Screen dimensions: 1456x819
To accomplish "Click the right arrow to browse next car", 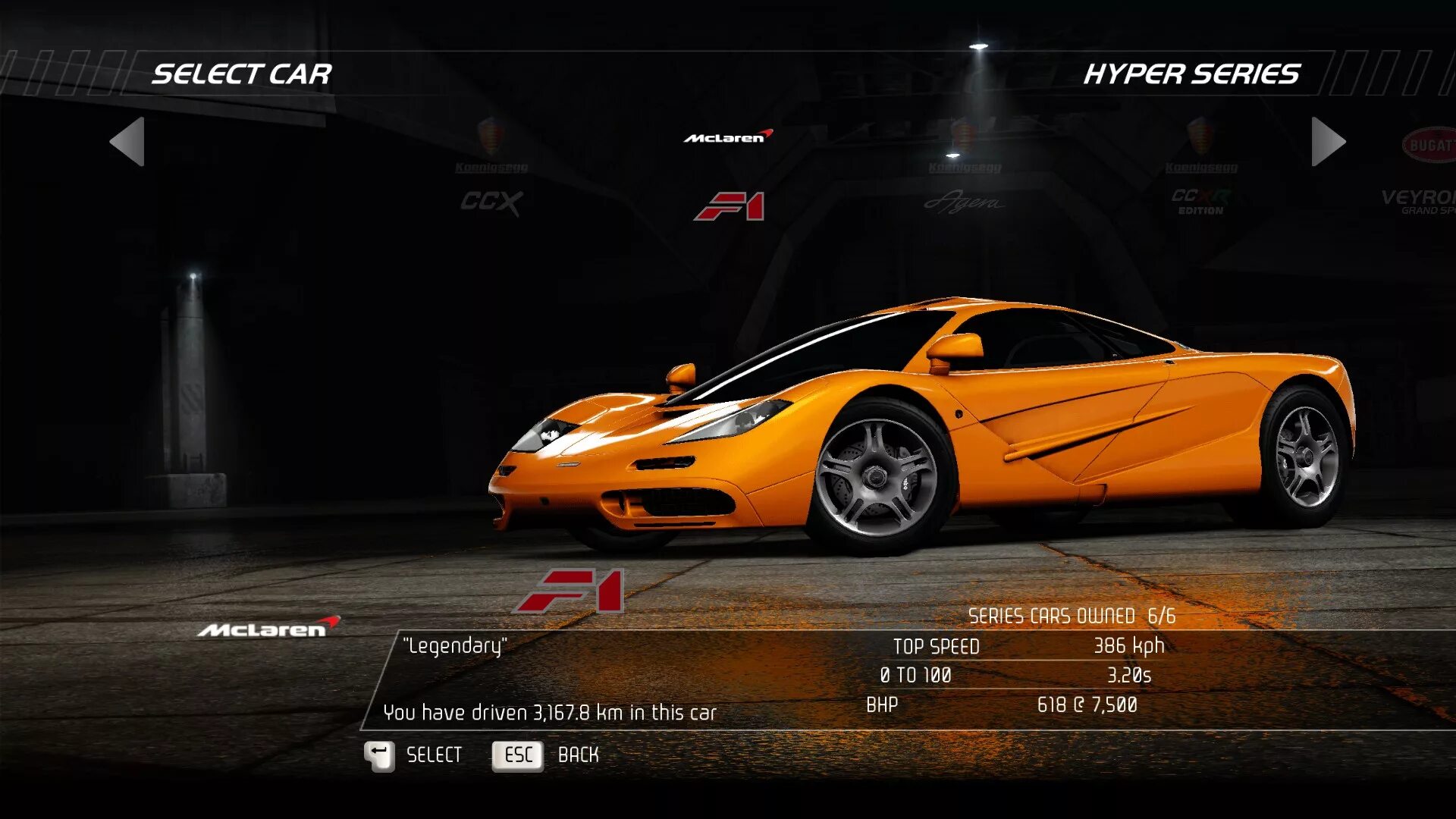I will (x=1328, y=142).
